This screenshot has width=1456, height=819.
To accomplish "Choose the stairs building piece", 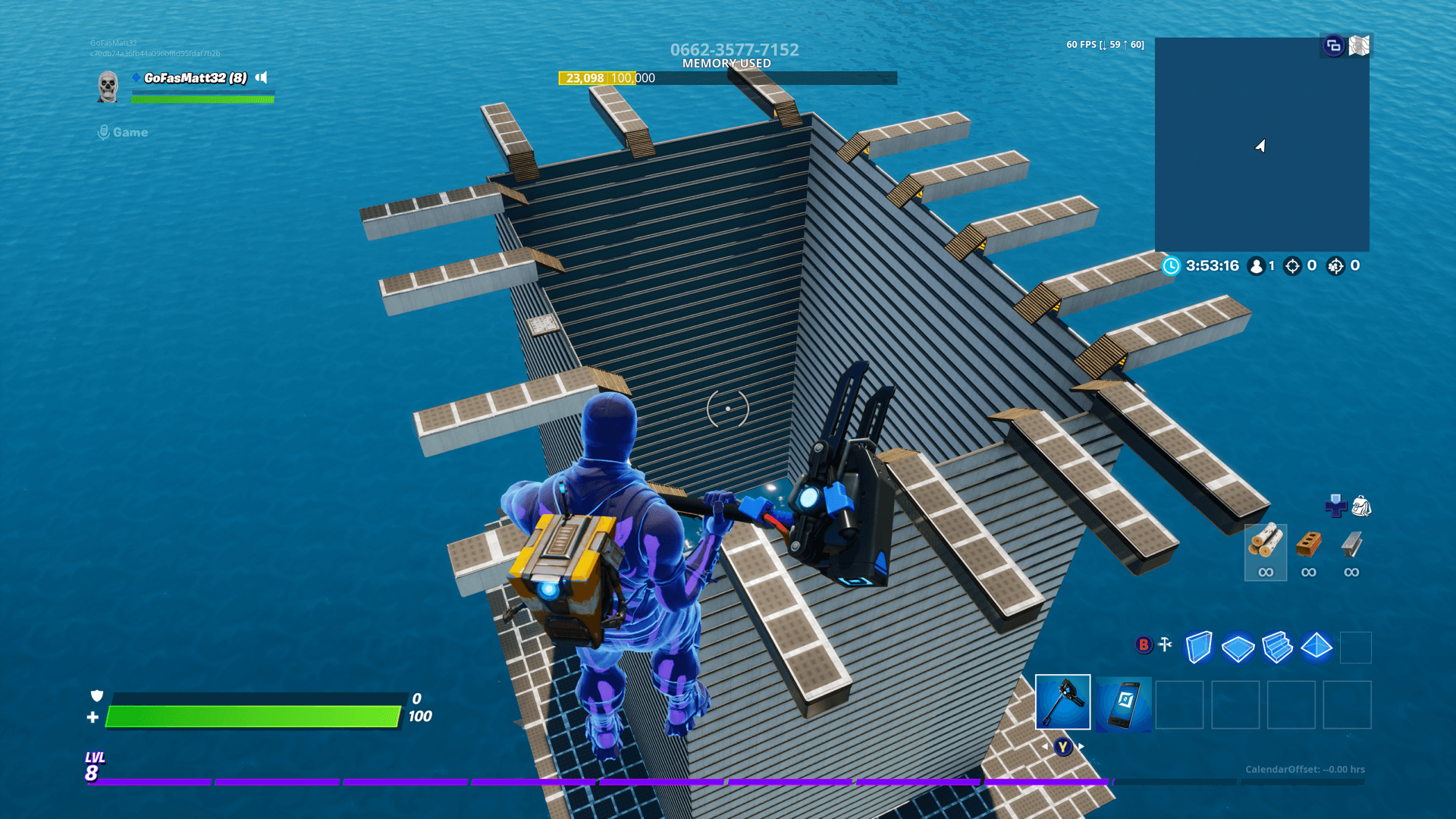I will click(x=1277, y=648).
